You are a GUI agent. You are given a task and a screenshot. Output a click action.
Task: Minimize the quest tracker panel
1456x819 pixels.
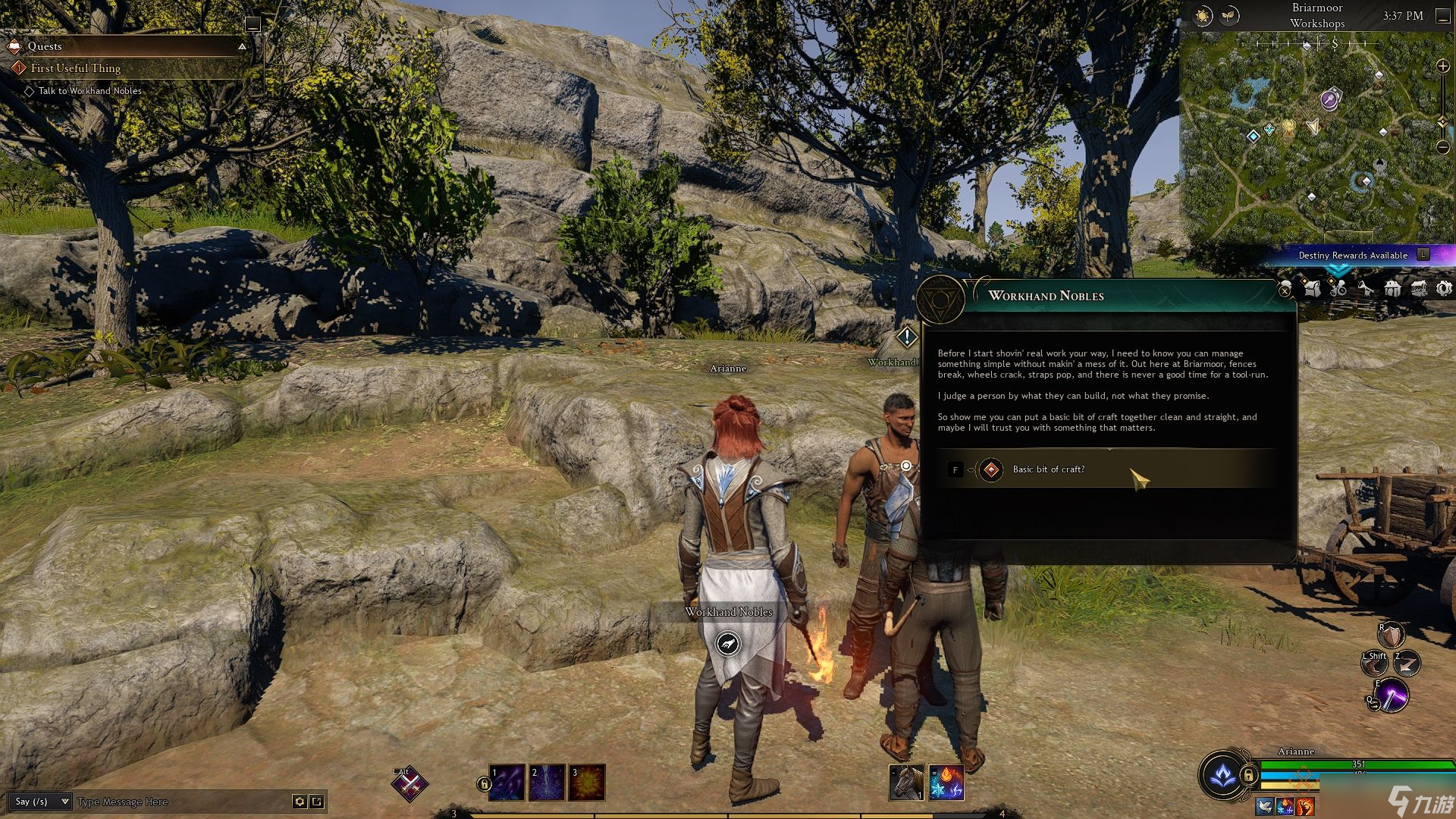[x=253, y=24]
